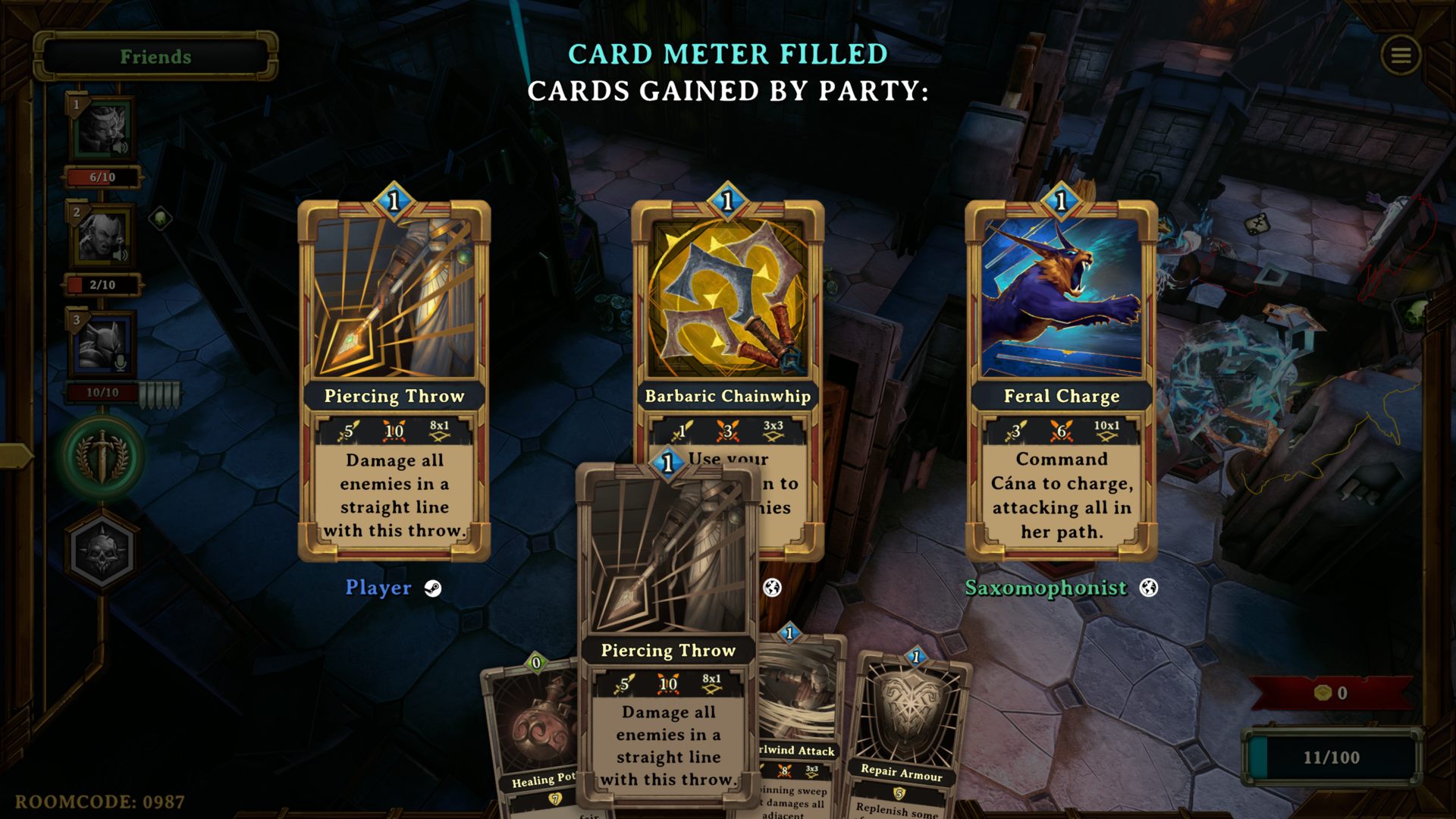This screenshot has width=1456, height=819.
Task: Click the hexagonal skull emblem
Action: pos(102,551)
